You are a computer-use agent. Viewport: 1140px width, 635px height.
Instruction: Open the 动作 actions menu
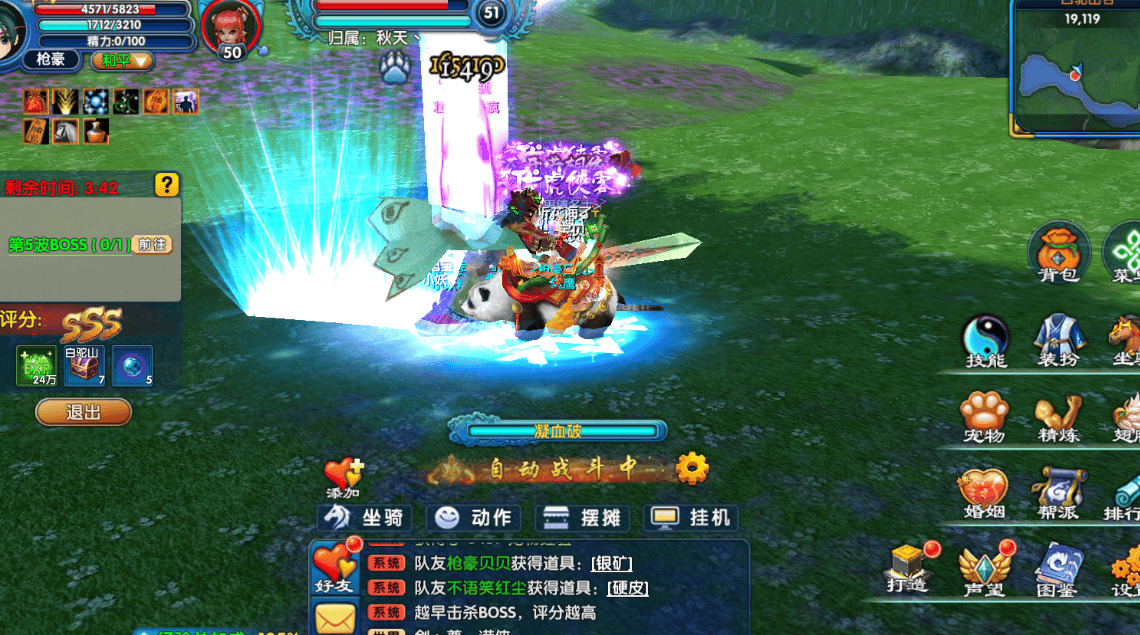tap(476, 517)
